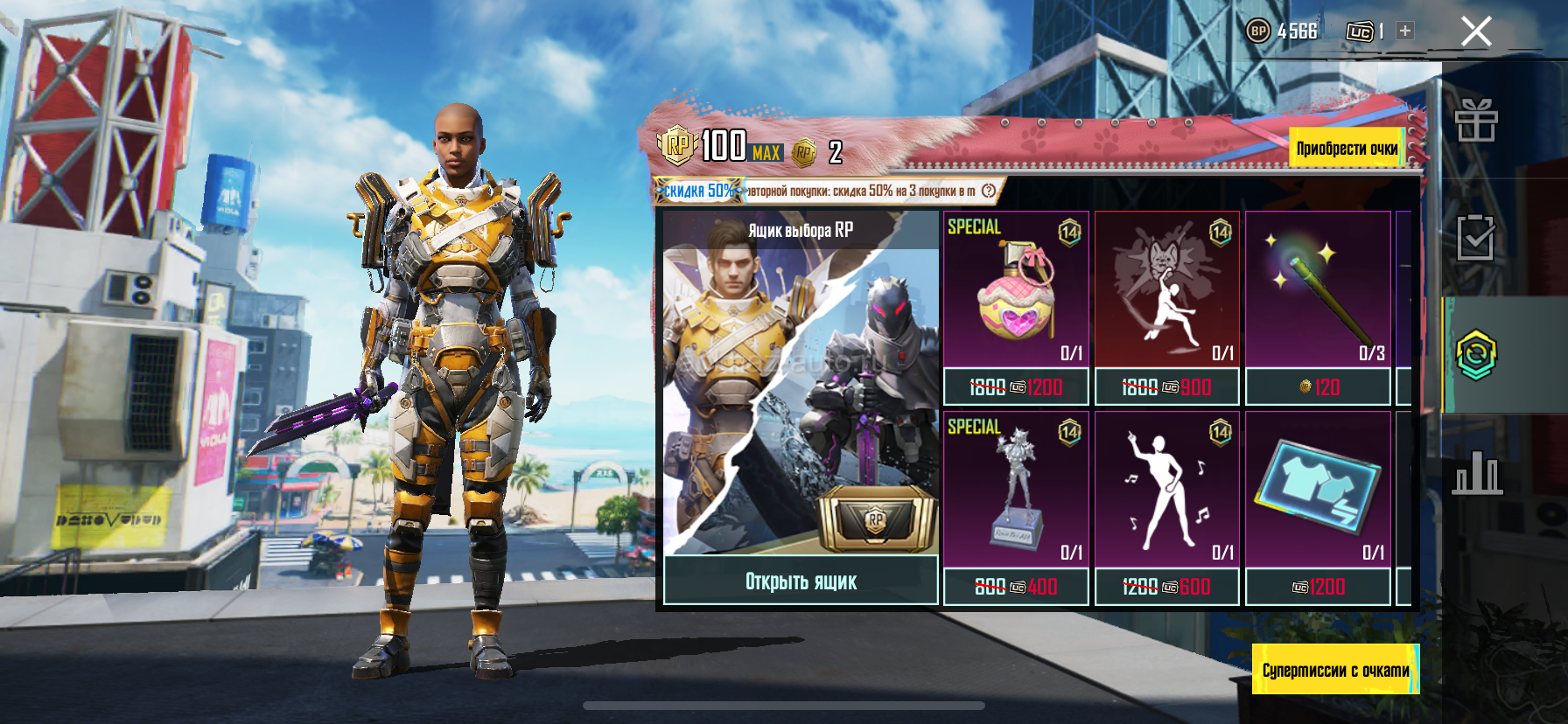Pick the silver statue trophy item
The height and width of the screenshot is (724, 1568).
(x=1016, y=491)
